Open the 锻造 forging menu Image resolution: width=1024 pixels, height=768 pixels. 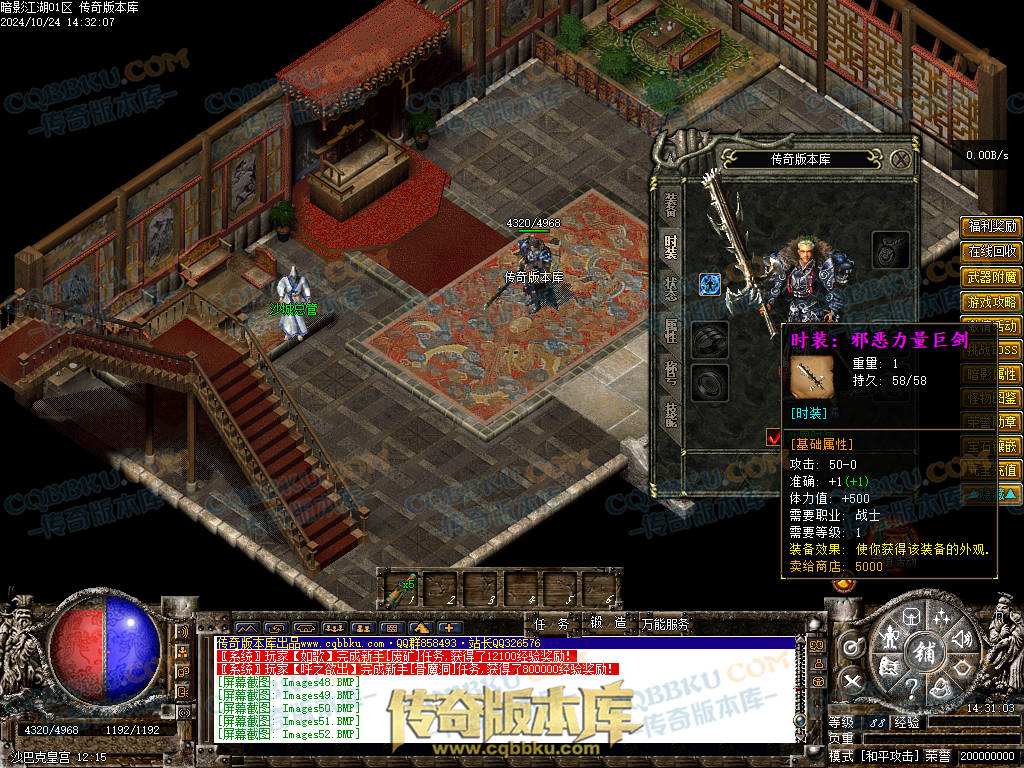coord(607,624)
